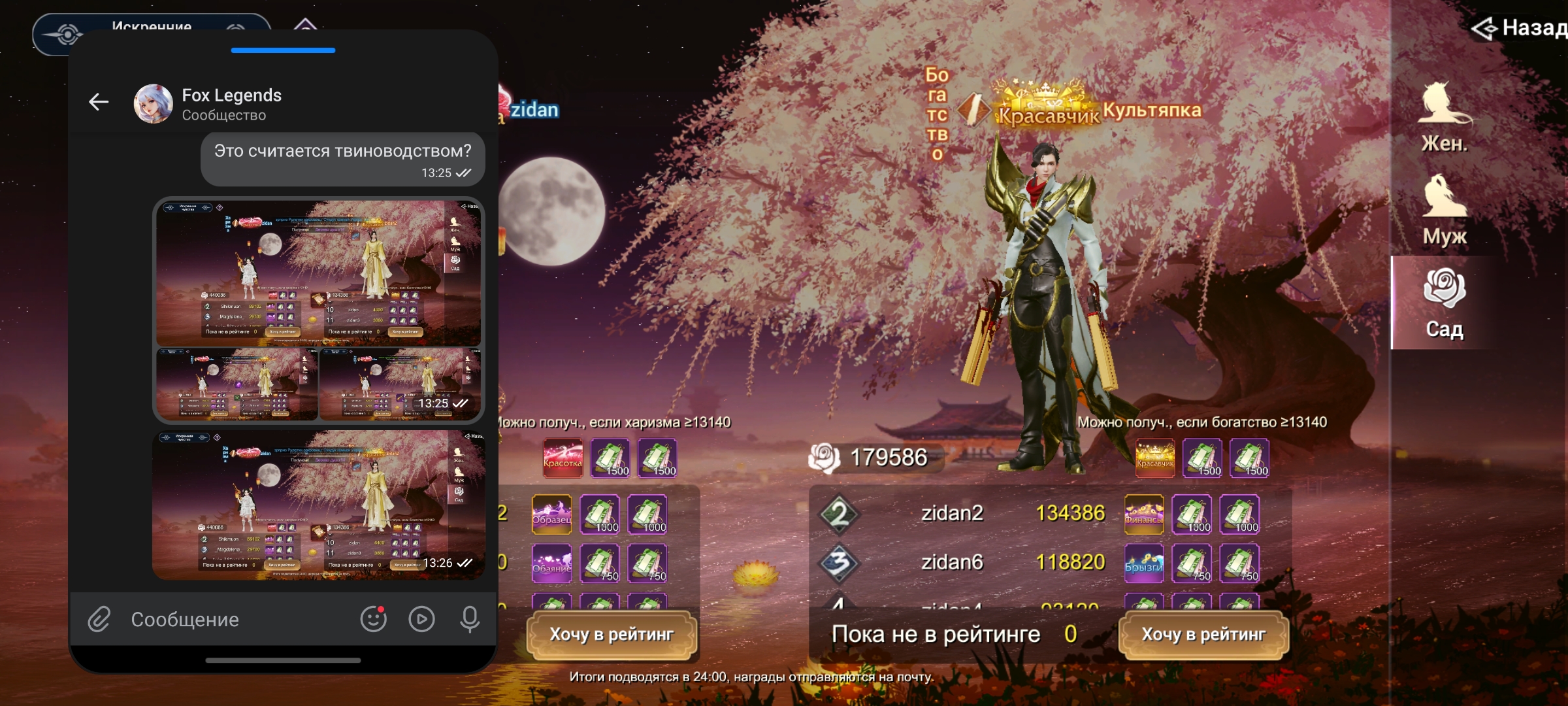
Task: Open the emoji picker in chat
Action: point(373,619)
